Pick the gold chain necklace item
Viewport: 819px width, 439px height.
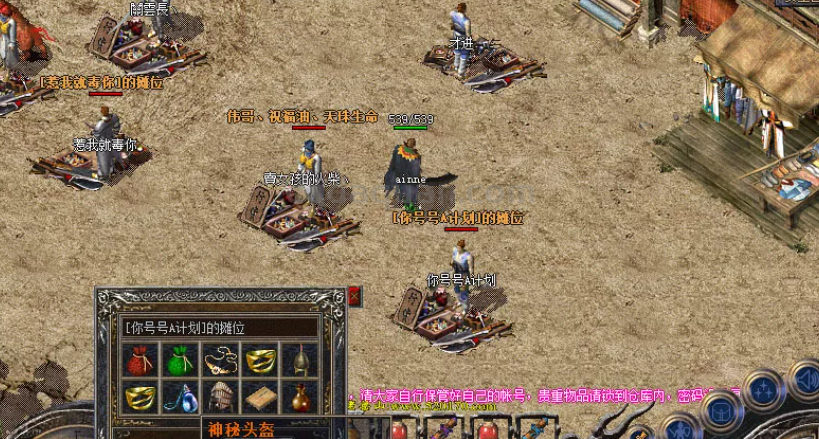[x=220, y=360]
